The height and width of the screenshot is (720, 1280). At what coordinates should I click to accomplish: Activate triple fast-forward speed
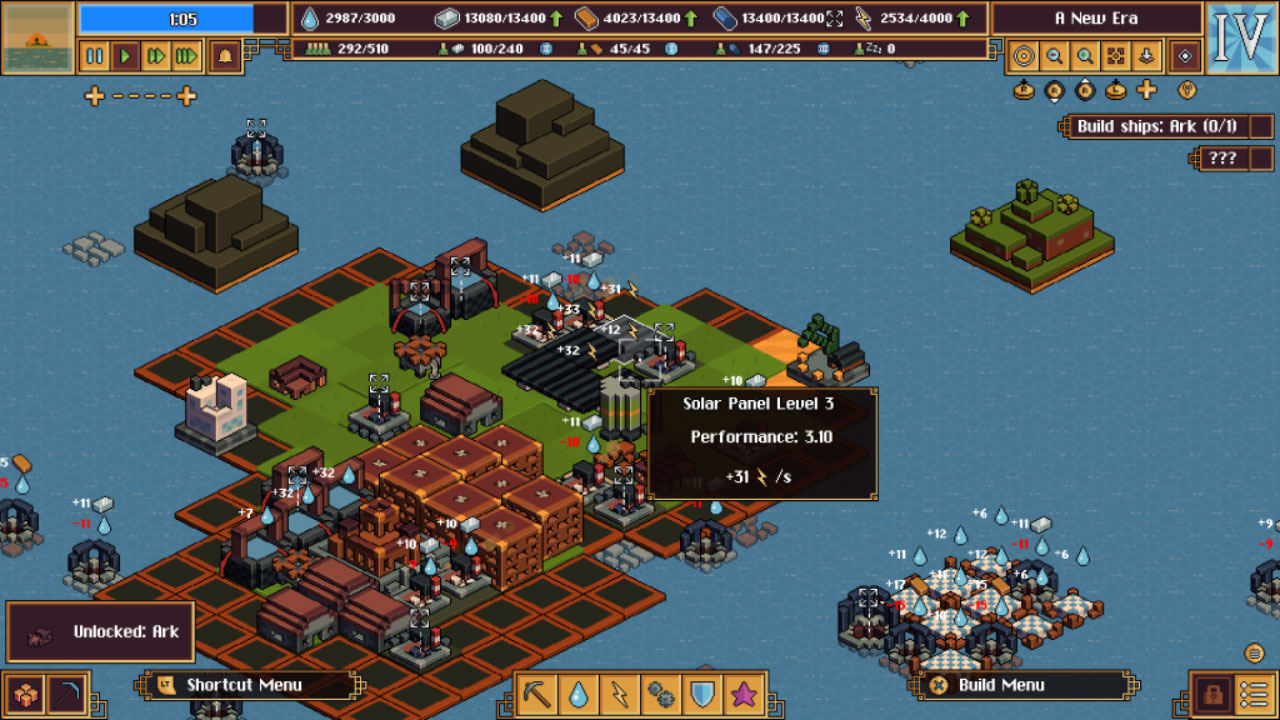click(187, 56)
